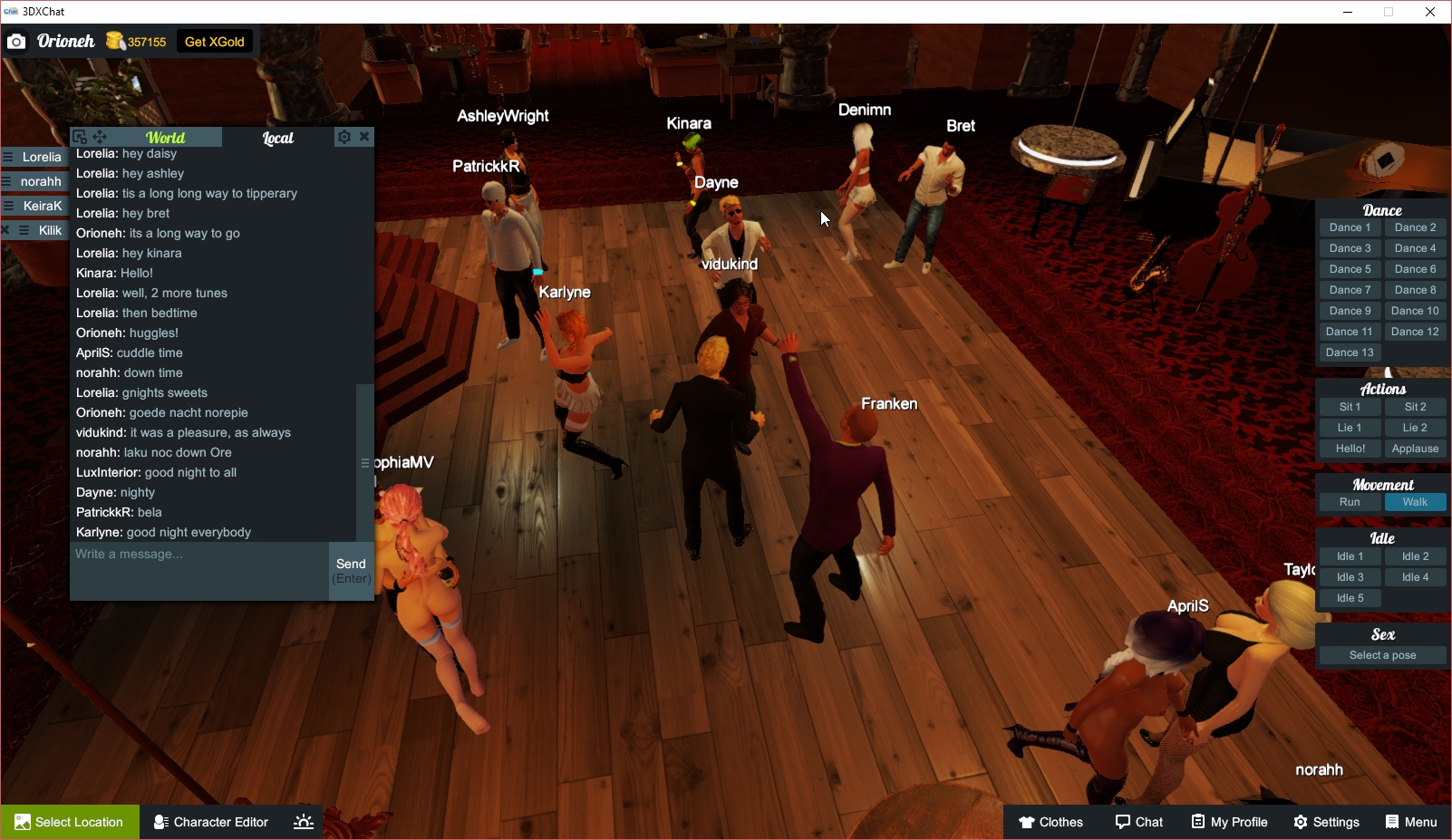Open chat options using the gear icon
This screenshot has width=1452, height=840.
(344, 136)
